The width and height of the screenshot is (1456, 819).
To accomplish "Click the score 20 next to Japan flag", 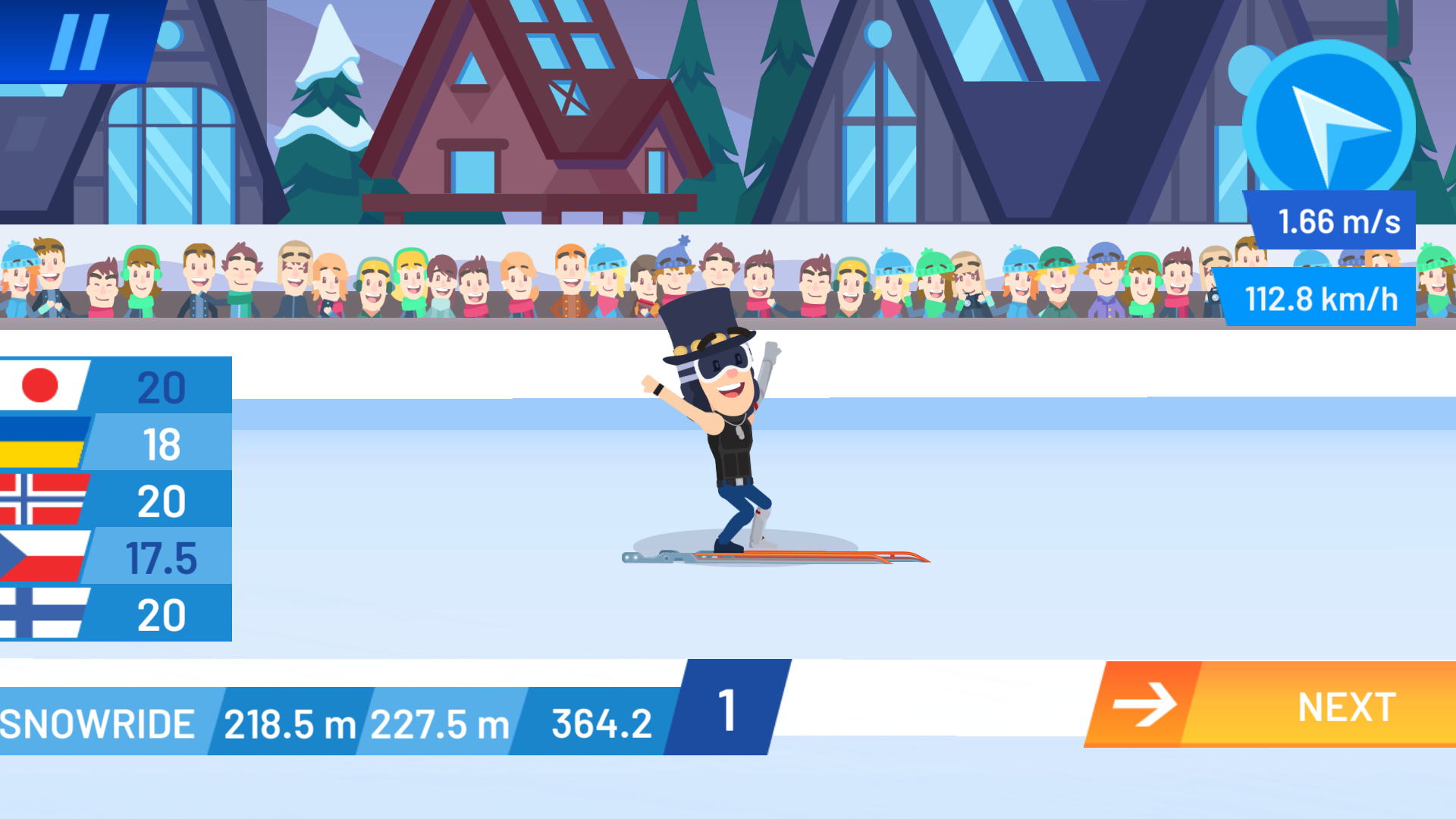I will (162, 387).
